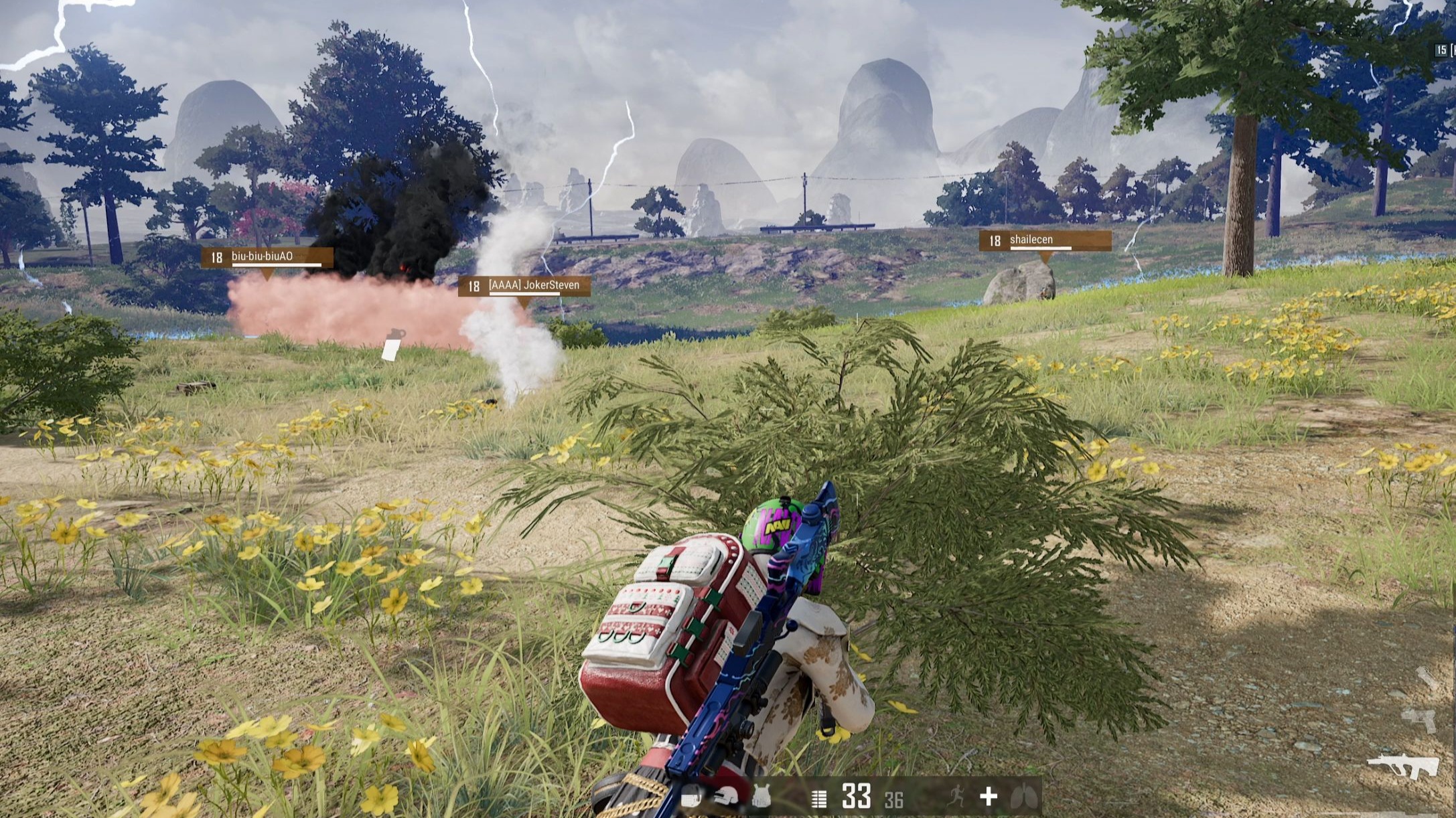The image size is (1456, 818).
Task: Click the white plus healing icon
Action: pos(989,797)
